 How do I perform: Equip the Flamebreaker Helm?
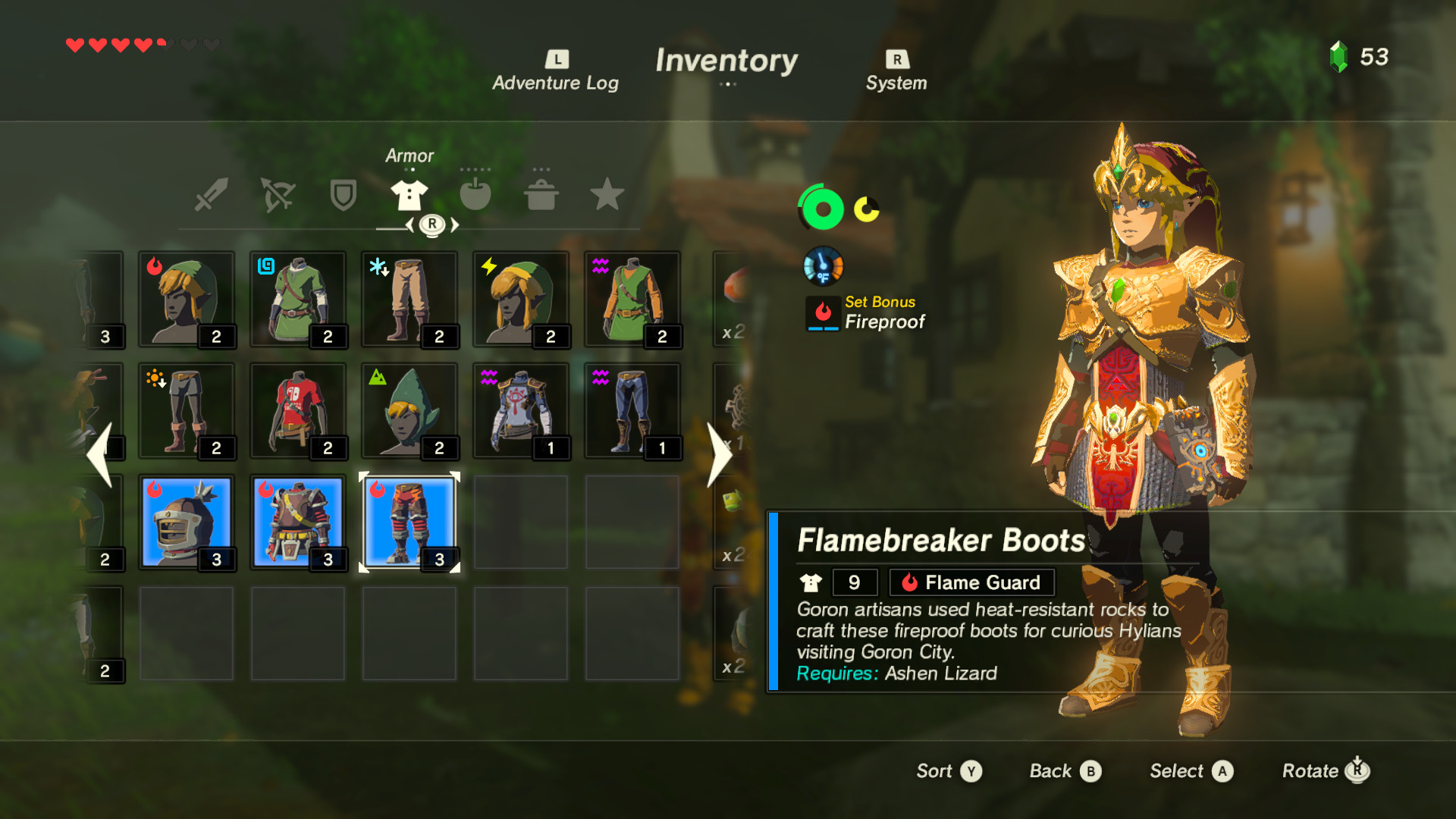pos(187,522)
